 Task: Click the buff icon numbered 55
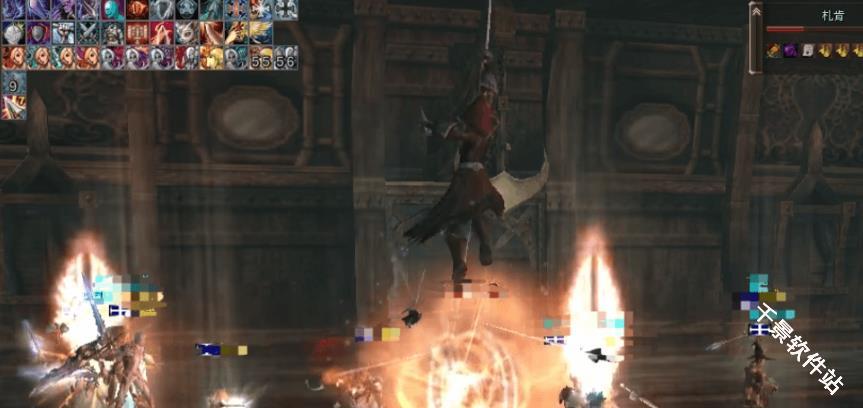[x=261, y=58]
